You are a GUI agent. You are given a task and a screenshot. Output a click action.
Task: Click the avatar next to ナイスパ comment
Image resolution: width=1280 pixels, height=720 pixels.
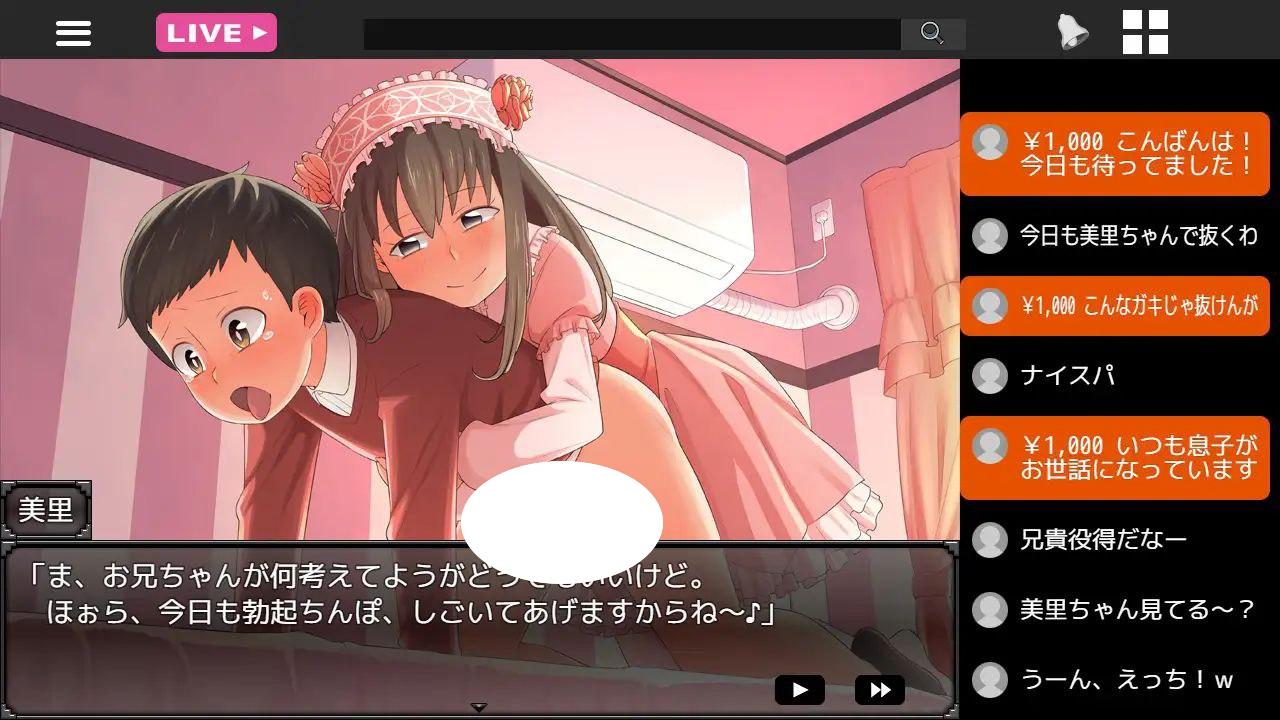point(989,376)
